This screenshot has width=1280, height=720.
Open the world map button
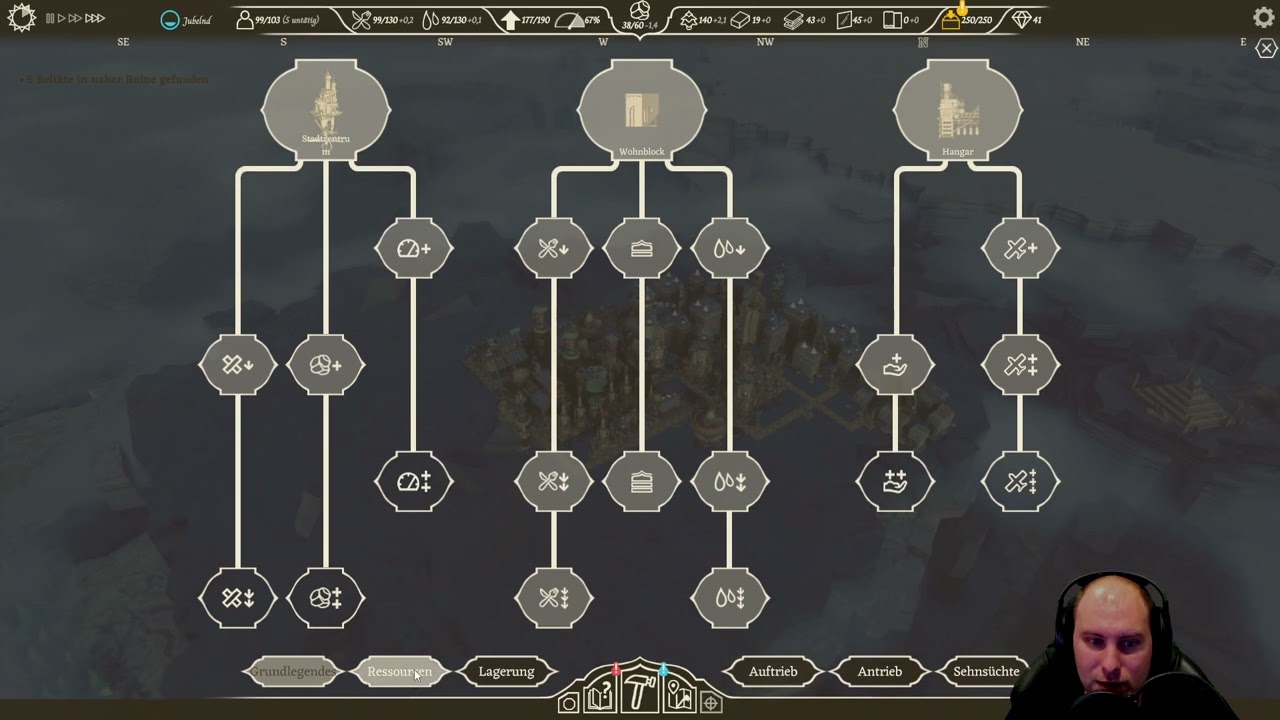(679, 696)
